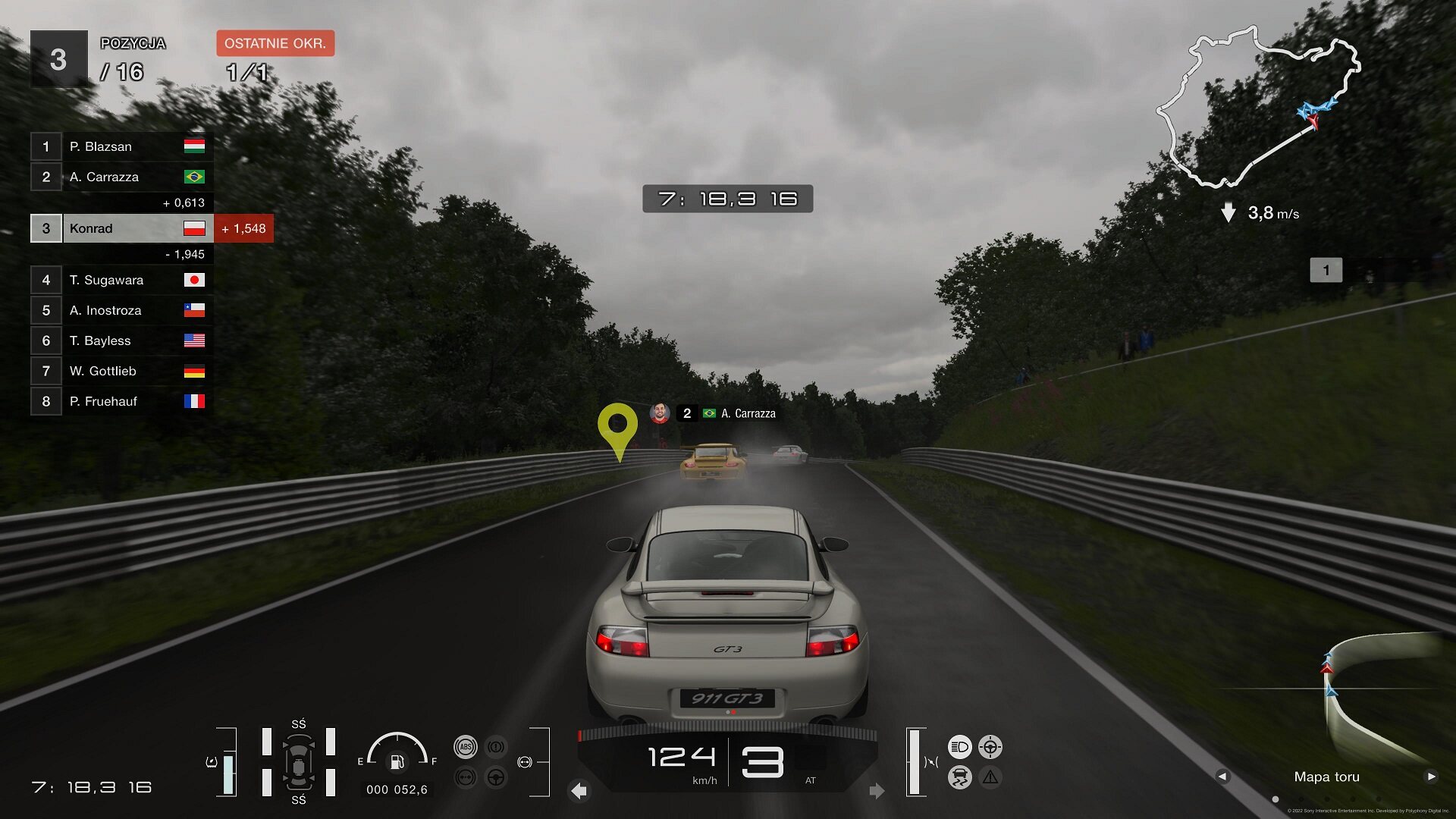
Task: Select W. Gottlieb's standings row
Action: [x=121, y=371]
